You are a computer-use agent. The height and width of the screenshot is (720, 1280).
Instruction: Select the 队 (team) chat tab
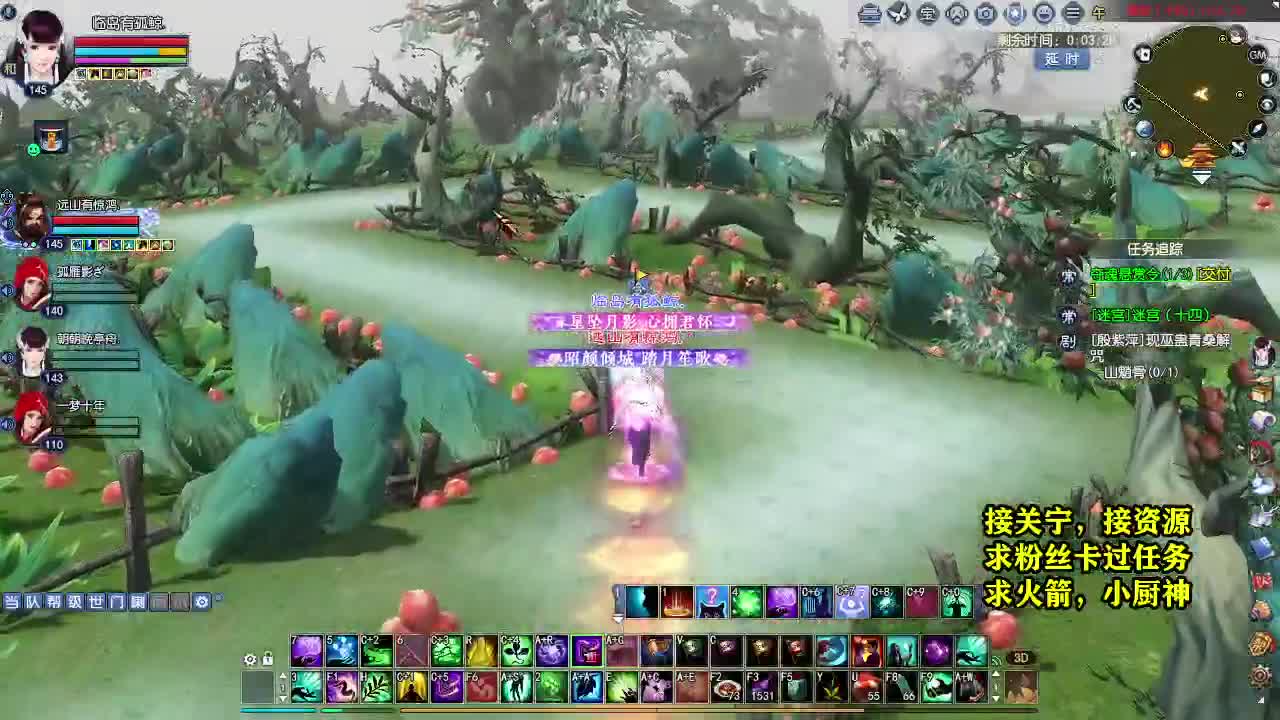click(33, 600)
